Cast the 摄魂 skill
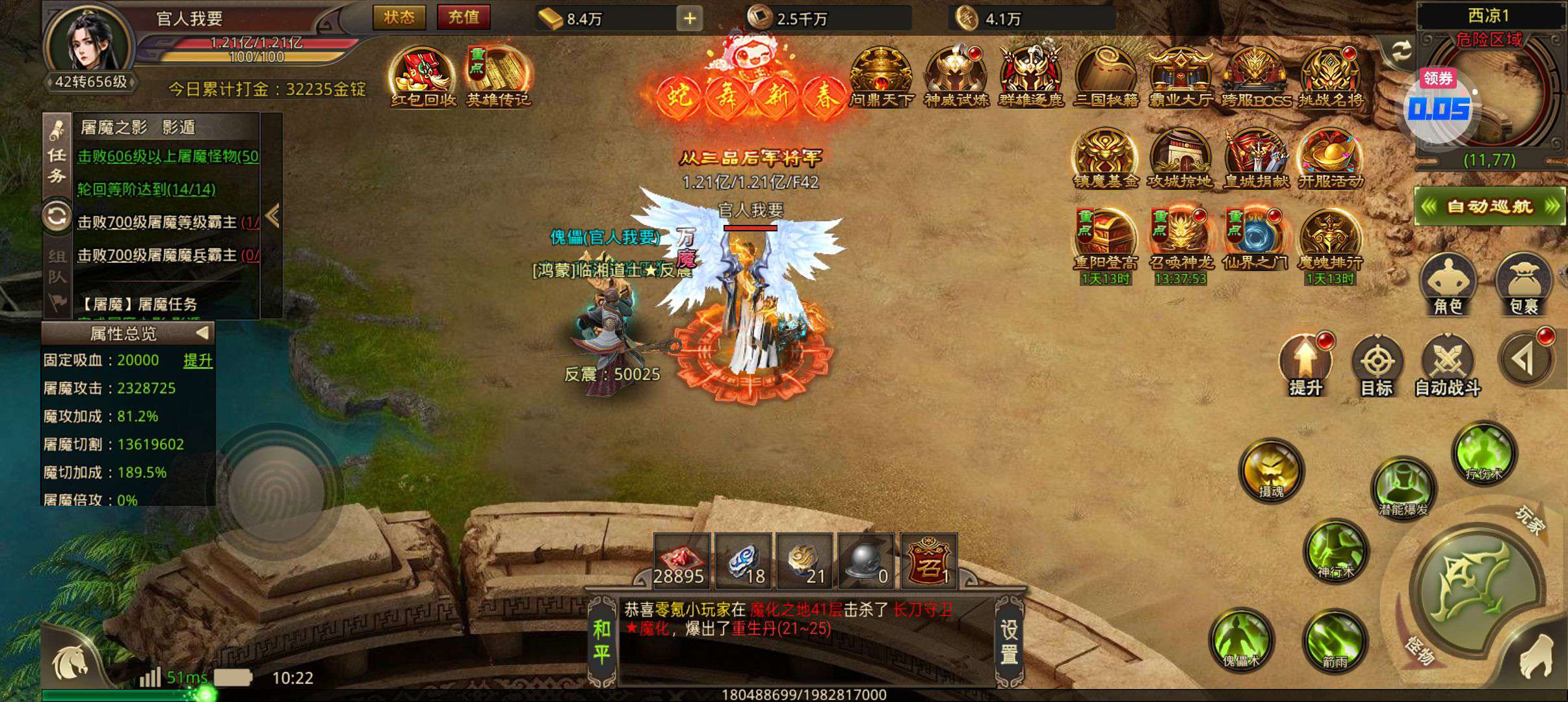 [1270, 470]
